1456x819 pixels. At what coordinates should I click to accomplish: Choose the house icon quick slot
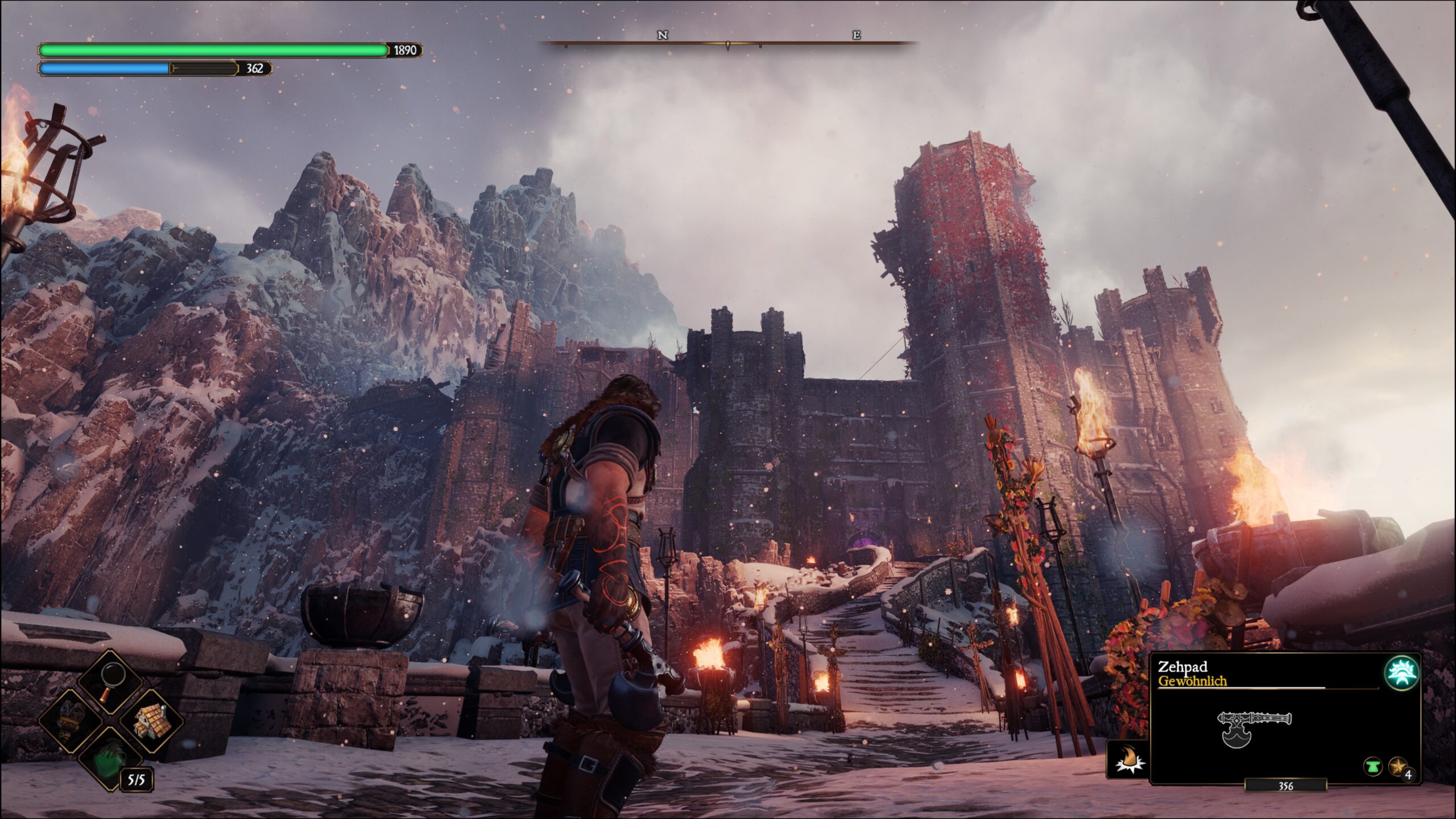(x=152, y=721)
